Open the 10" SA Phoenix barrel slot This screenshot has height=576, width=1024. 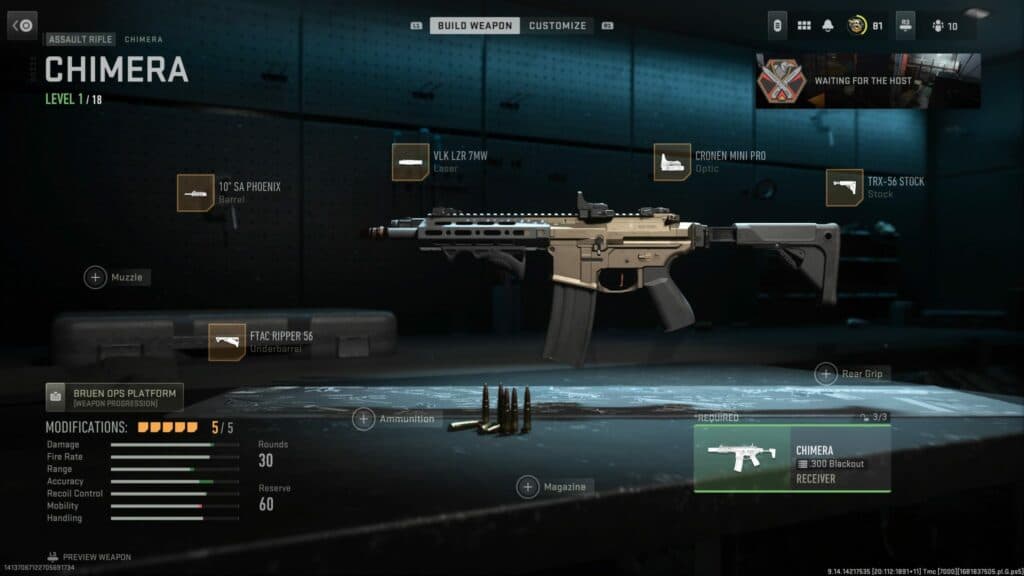[196, 192]
